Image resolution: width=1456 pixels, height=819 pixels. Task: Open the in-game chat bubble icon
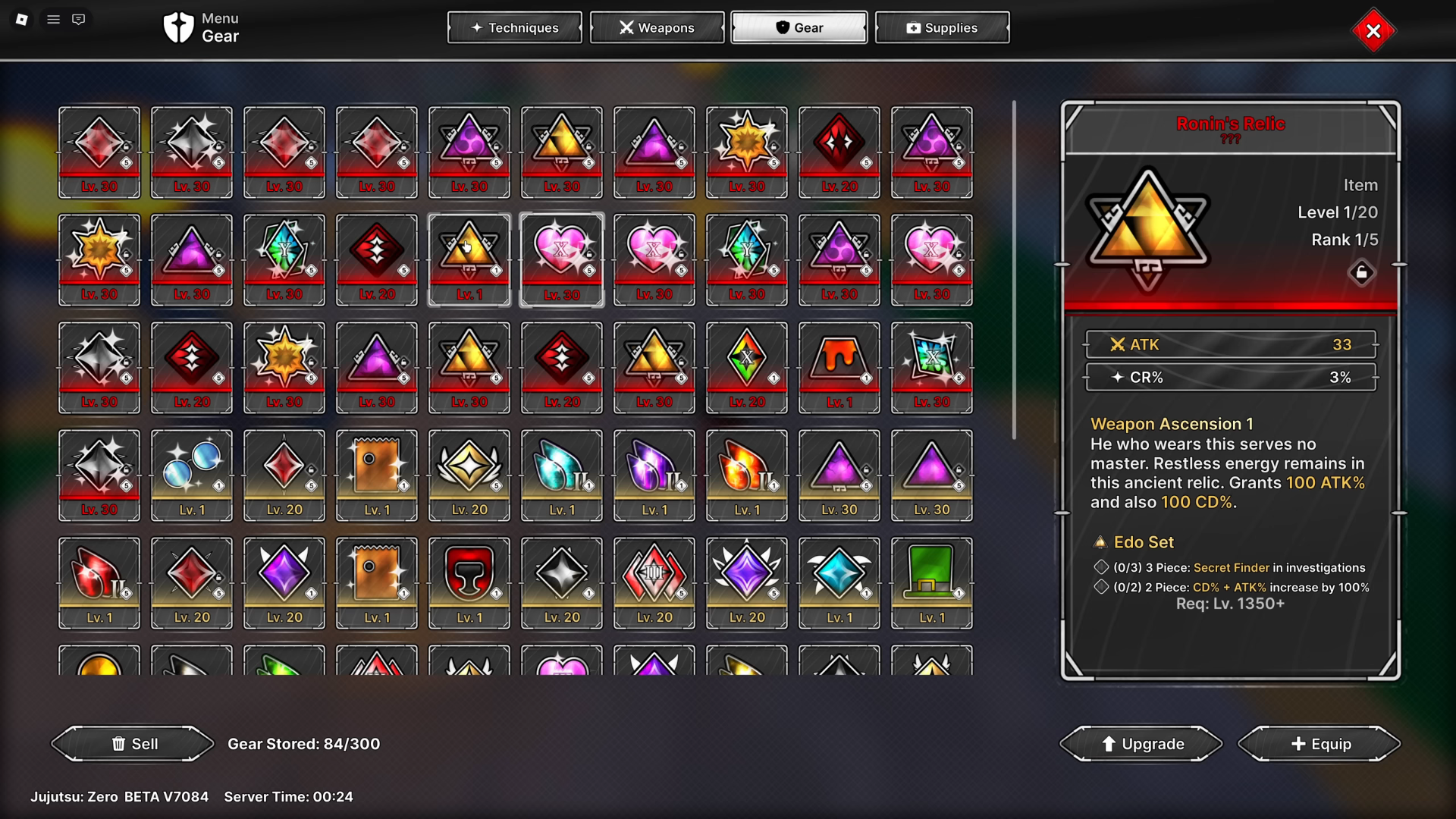tap(78, 19)
